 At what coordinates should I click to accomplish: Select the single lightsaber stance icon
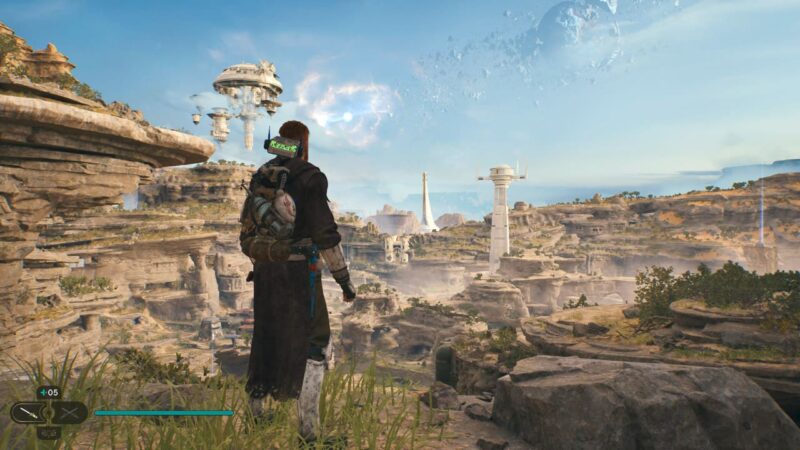26,412
